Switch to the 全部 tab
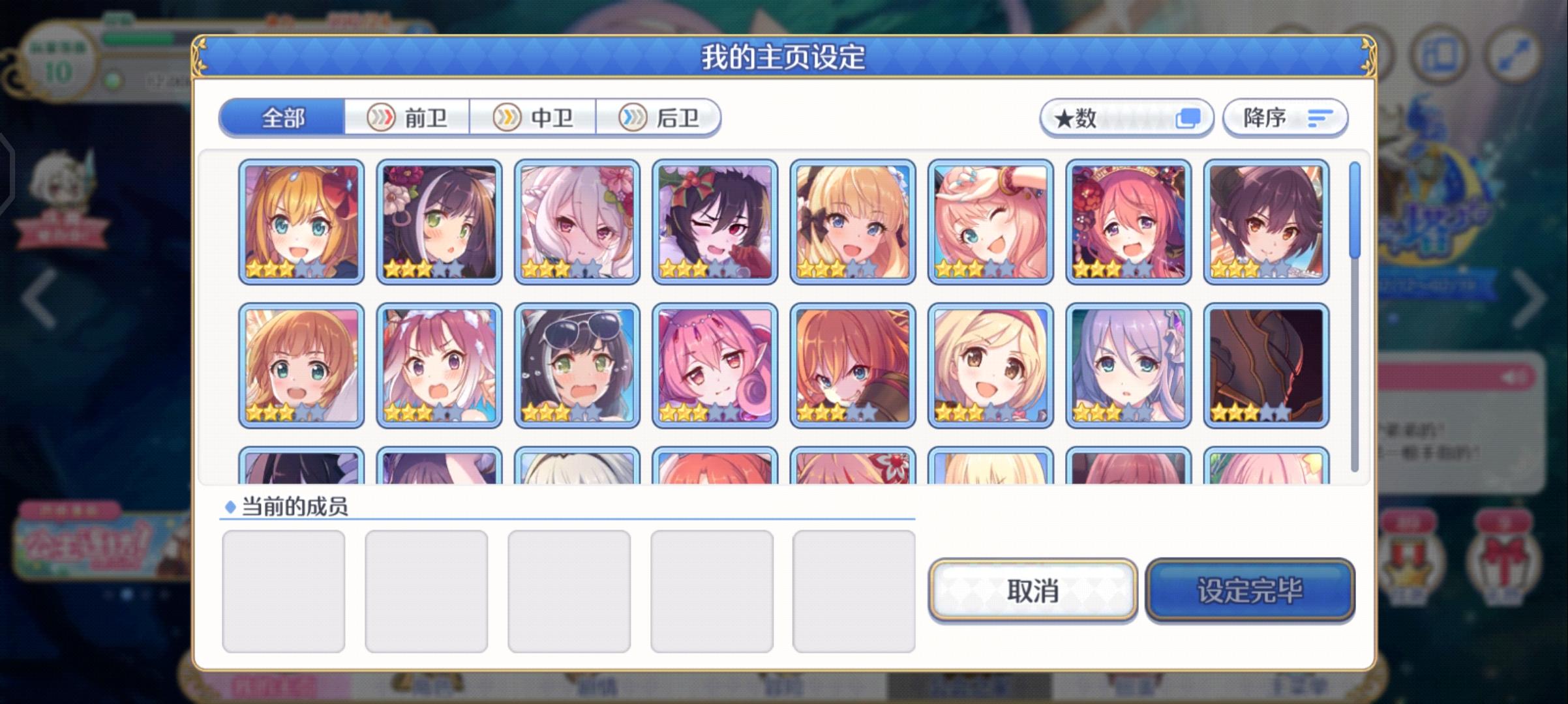The image size is (1568, 704). point(282,117)
